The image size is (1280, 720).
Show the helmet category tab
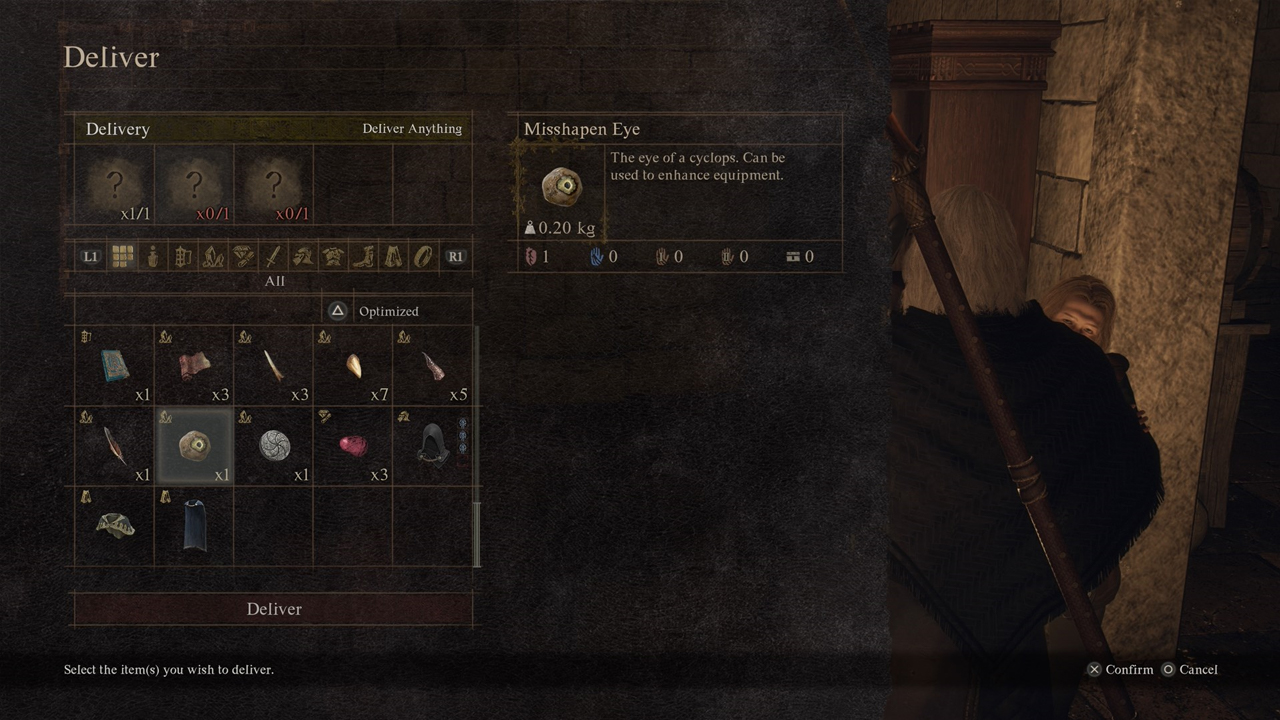[x=303, y=257]
